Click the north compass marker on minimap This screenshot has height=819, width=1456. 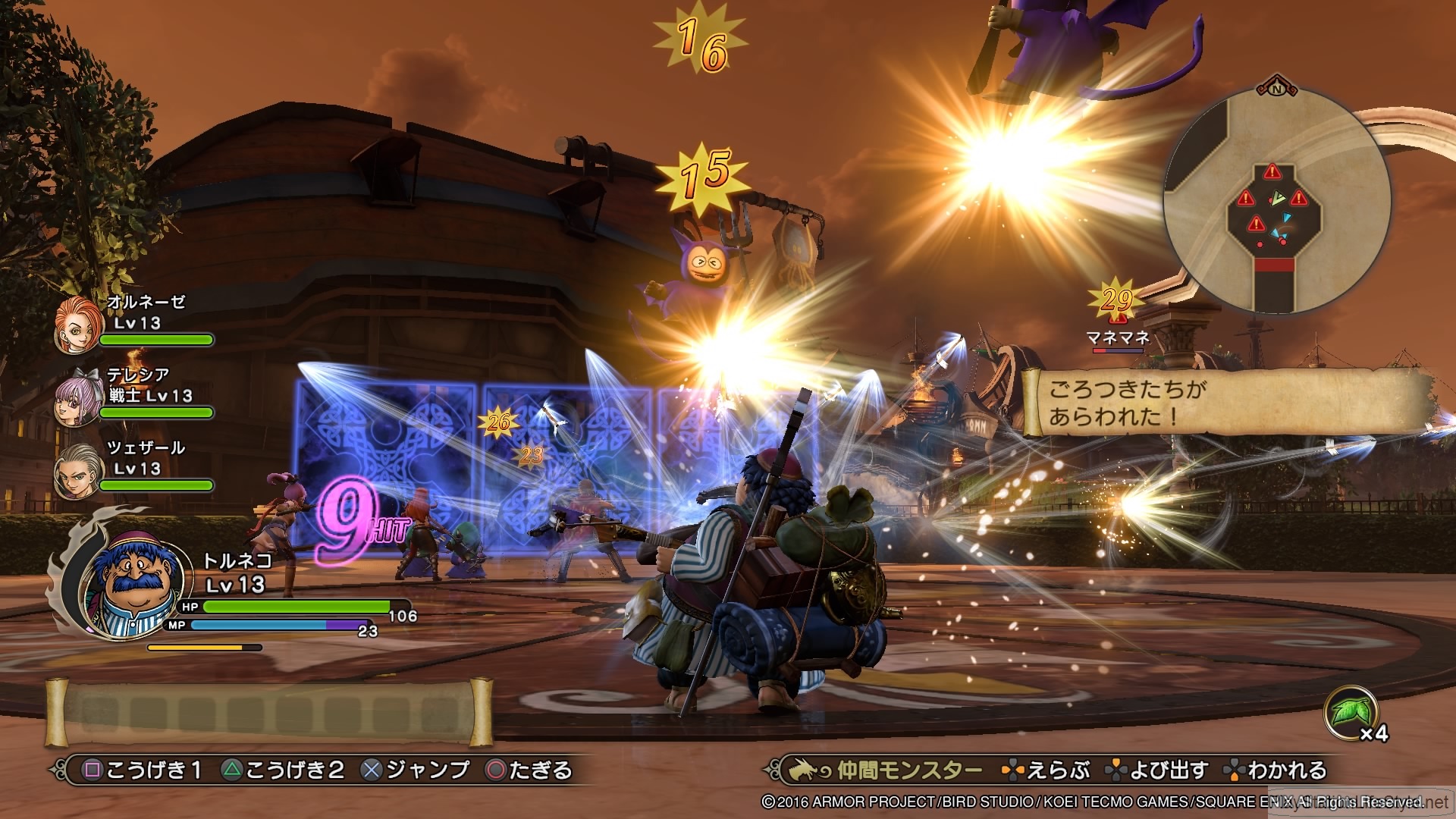pyautogui.click(x=1276, y=89)
